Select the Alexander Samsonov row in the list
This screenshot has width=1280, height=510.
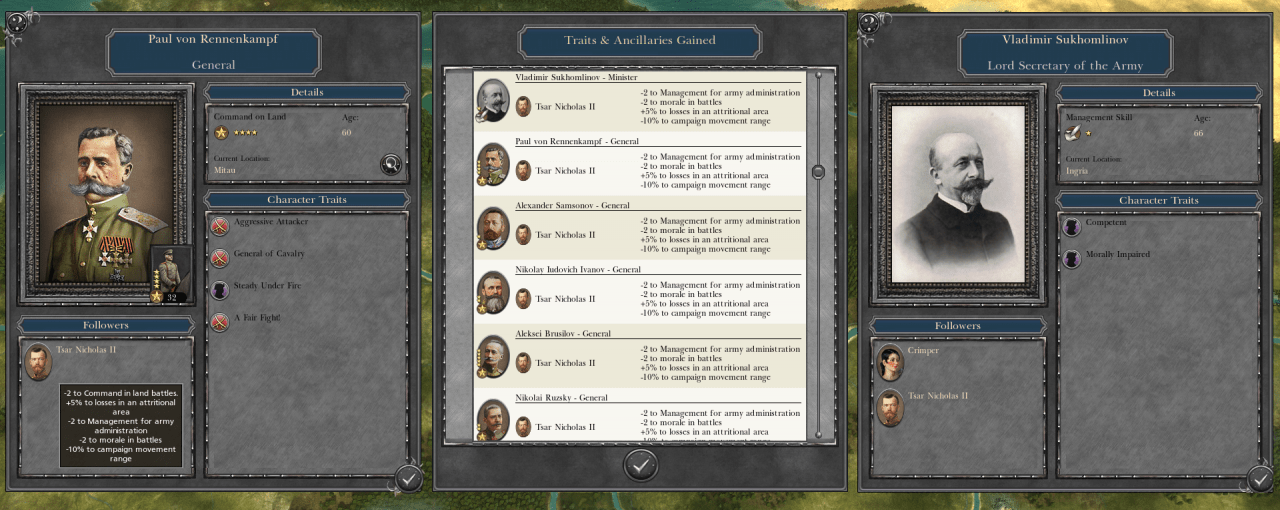640,229
